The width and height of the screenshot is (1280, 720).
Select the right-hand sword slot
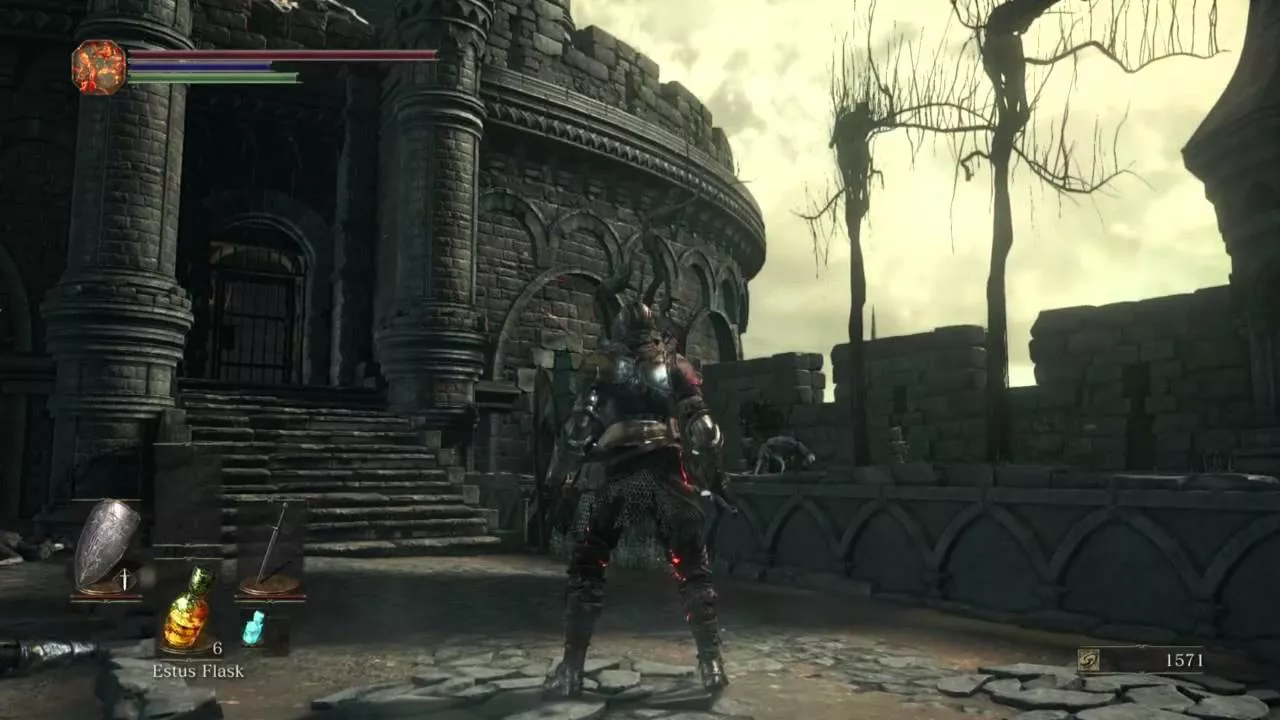[x=270, y=547]
